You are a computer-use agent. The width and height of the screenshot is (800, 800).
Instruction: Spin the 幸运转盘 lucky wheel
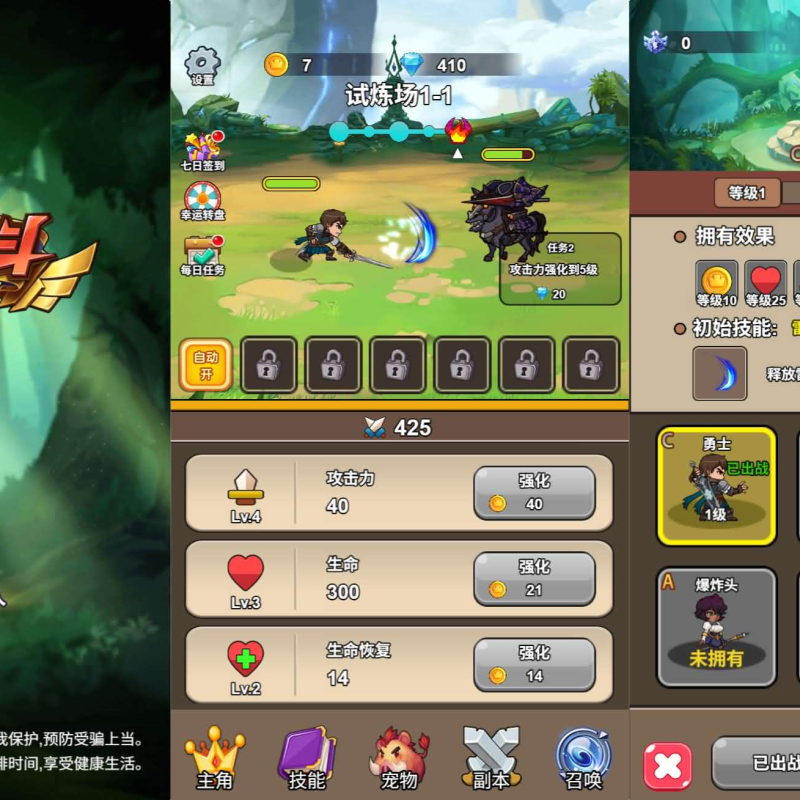point(203,201)
